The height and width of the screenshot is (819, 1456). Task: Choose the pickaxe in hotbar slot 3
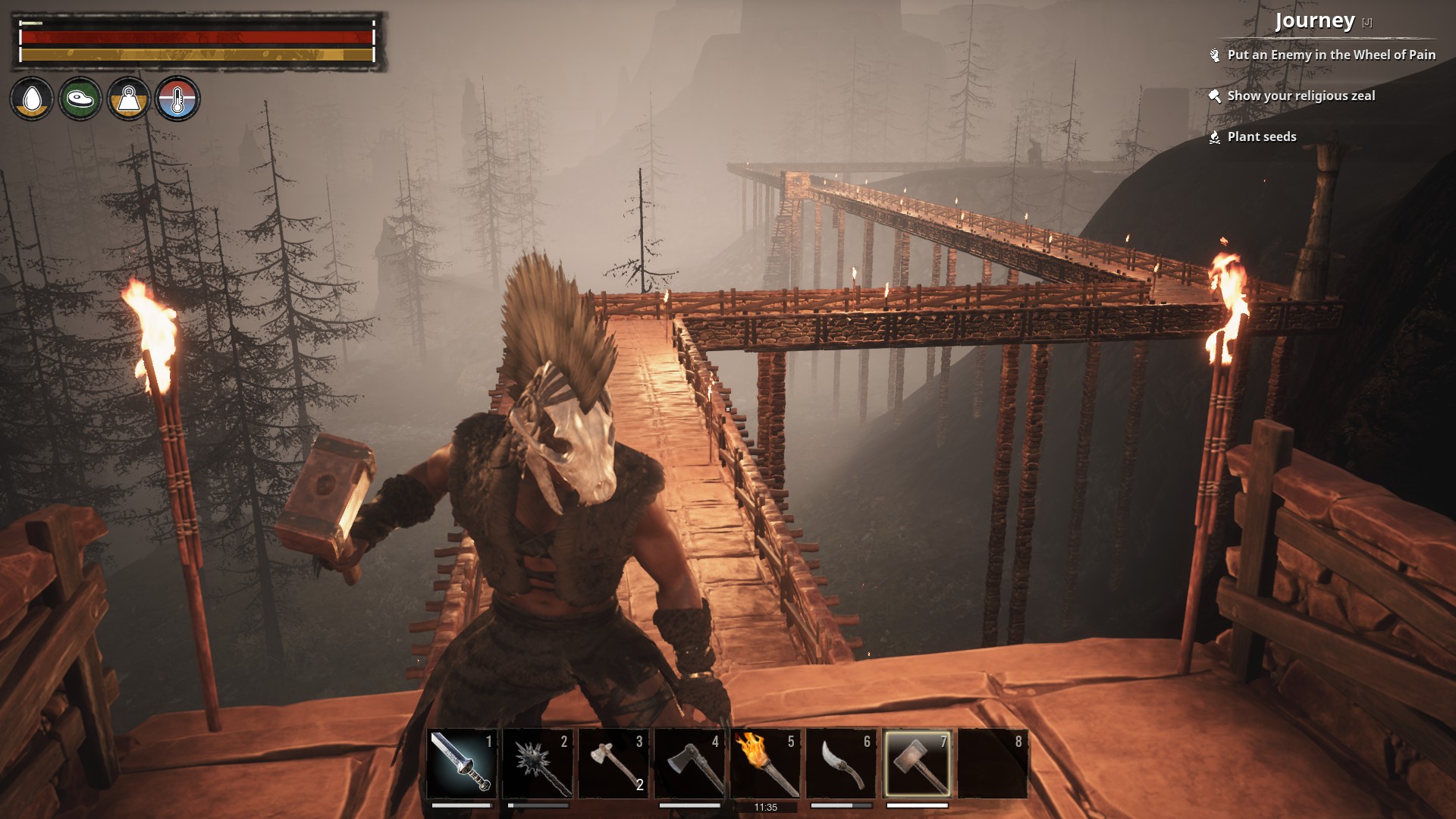(x=613, y=764)
